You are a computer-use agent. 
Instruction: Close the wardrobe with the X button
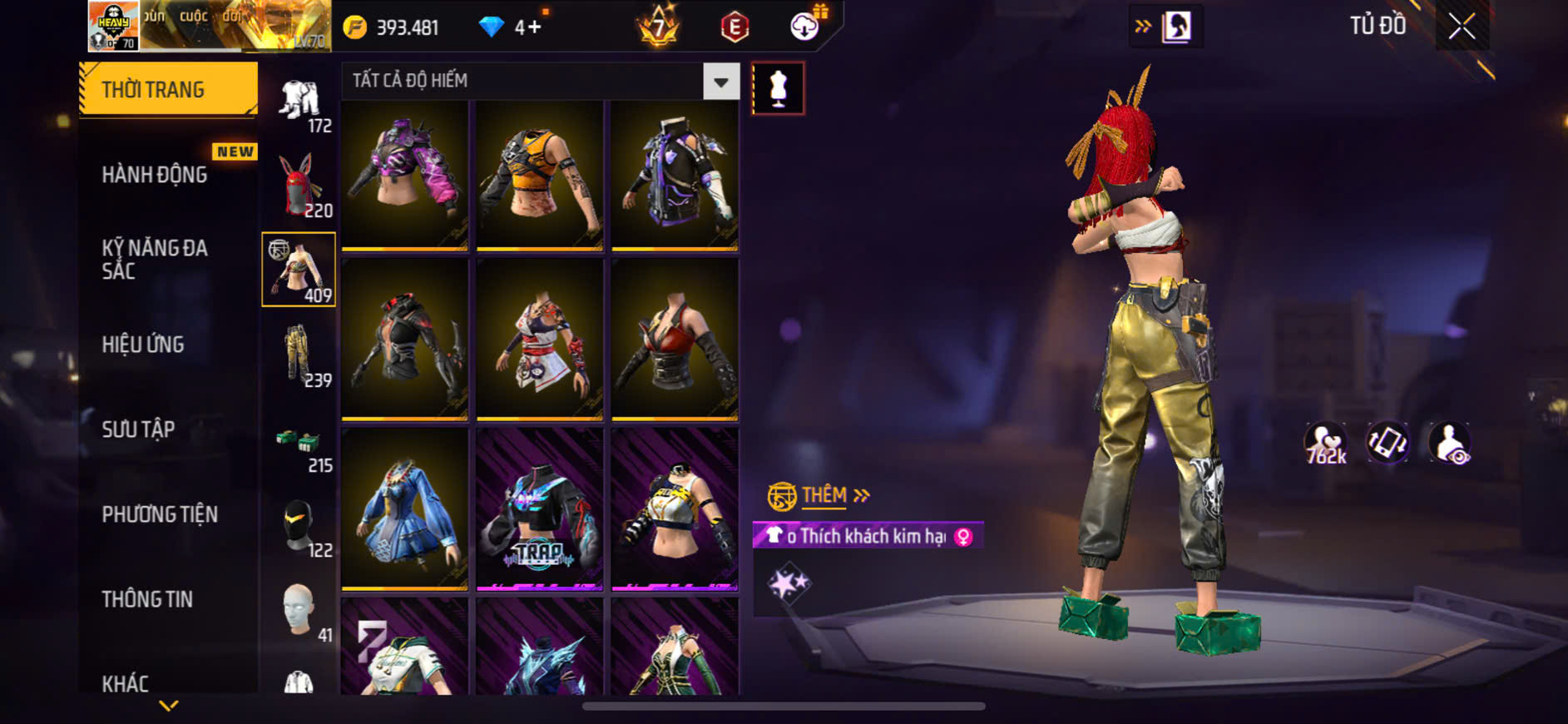1462,27
